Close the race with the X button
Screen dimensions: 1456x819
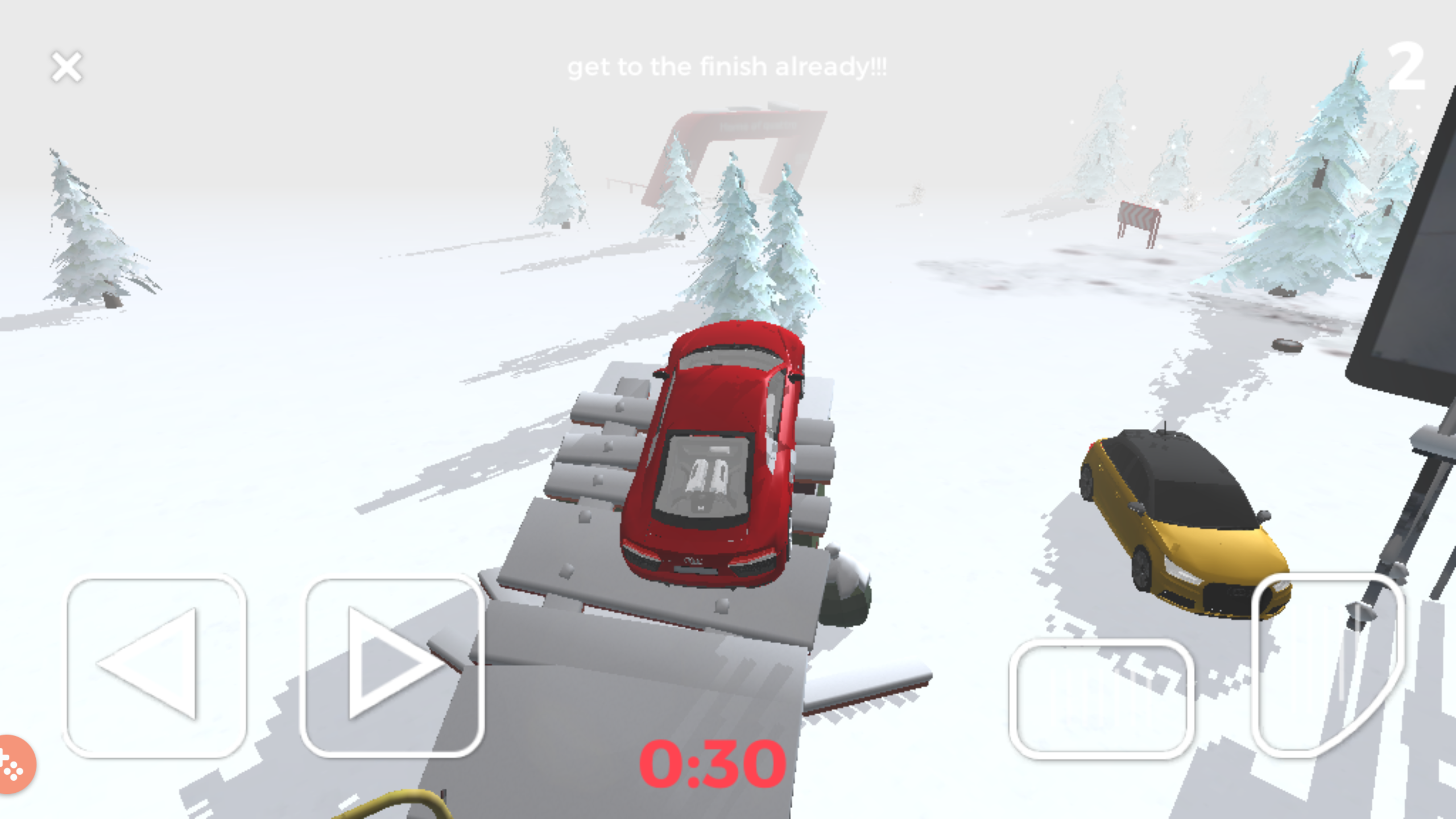pyautogui.click(x=67, y=67)
